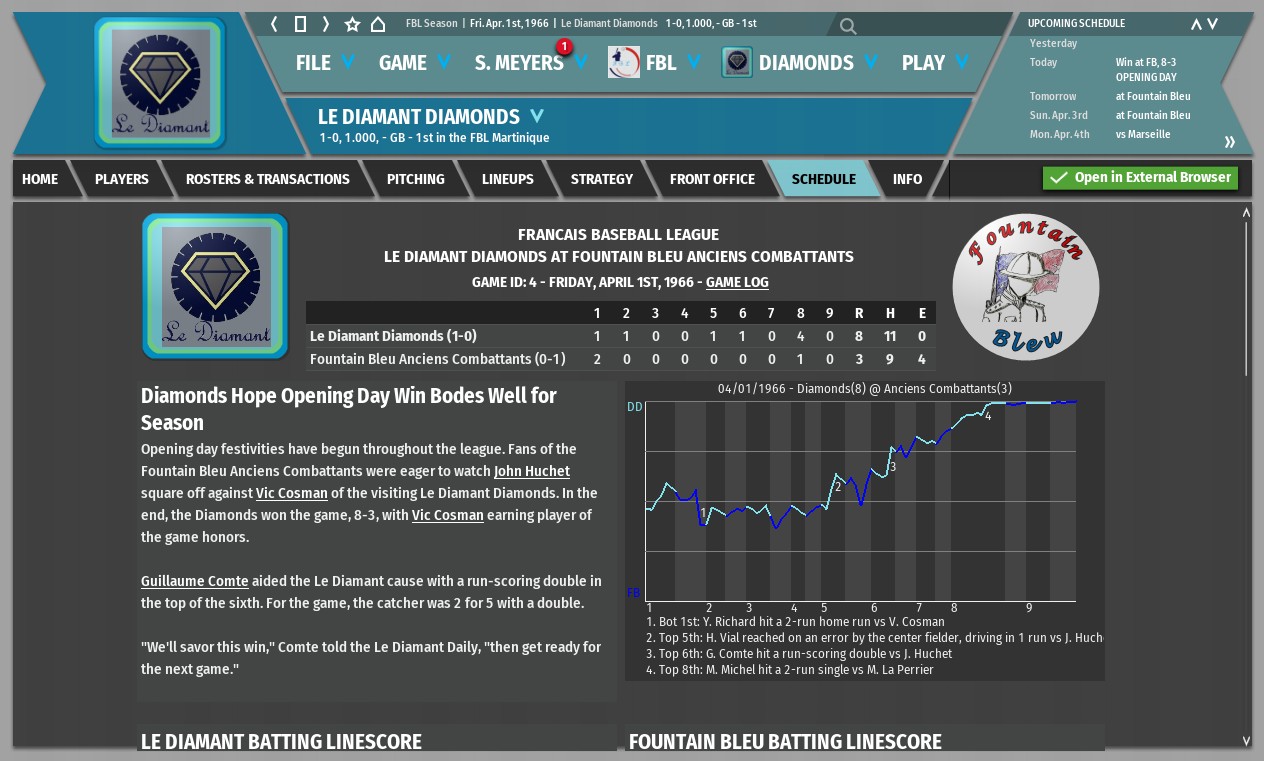Viewport: 1264px width, 761px height.
Task: Open the DIAMONDS team menu
Action: point(805,63)
